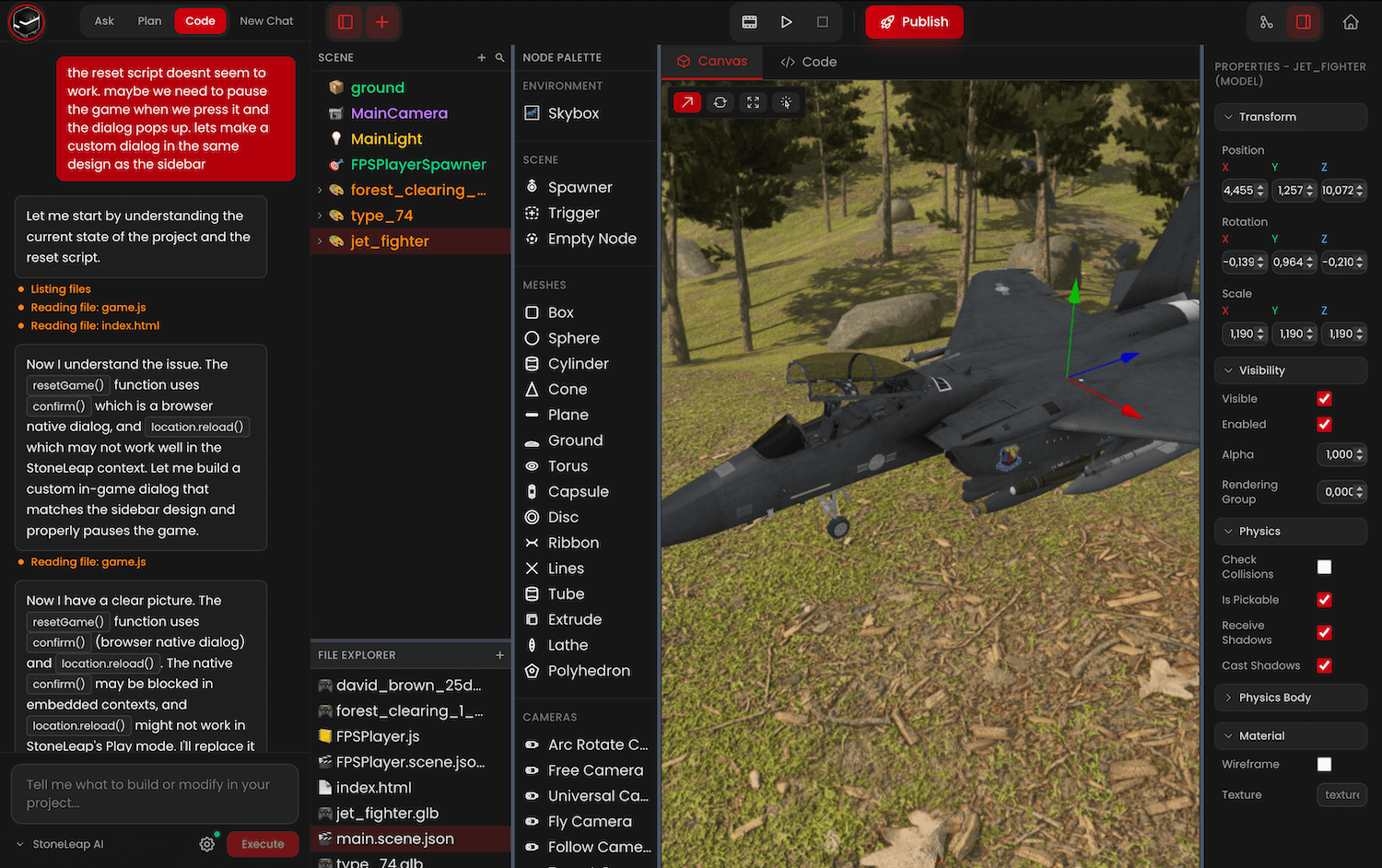
Task: Add a Sphere mesh
Action: pos(572,337)
